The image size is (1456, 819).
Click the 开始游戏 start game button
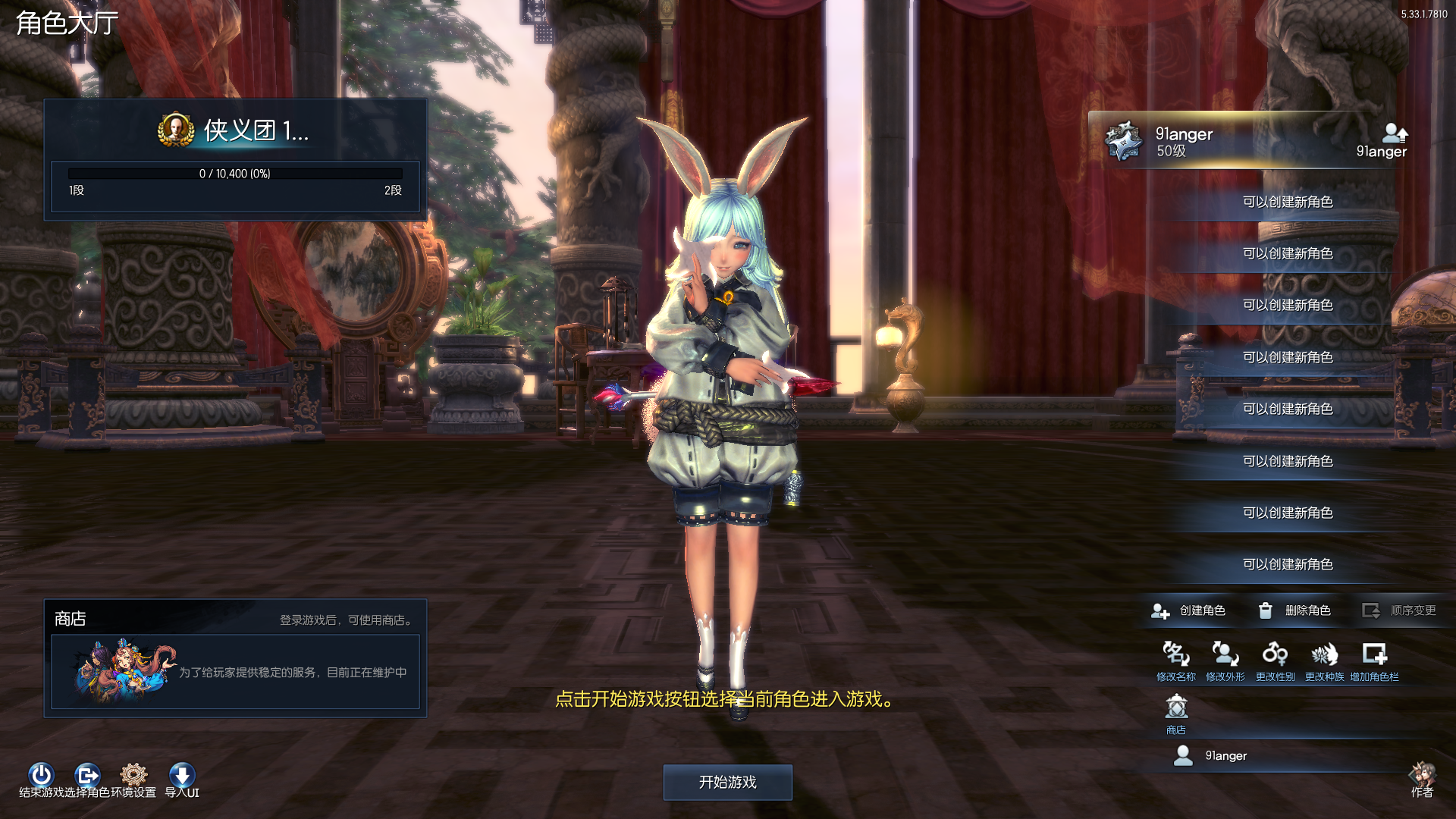(727, 782)
